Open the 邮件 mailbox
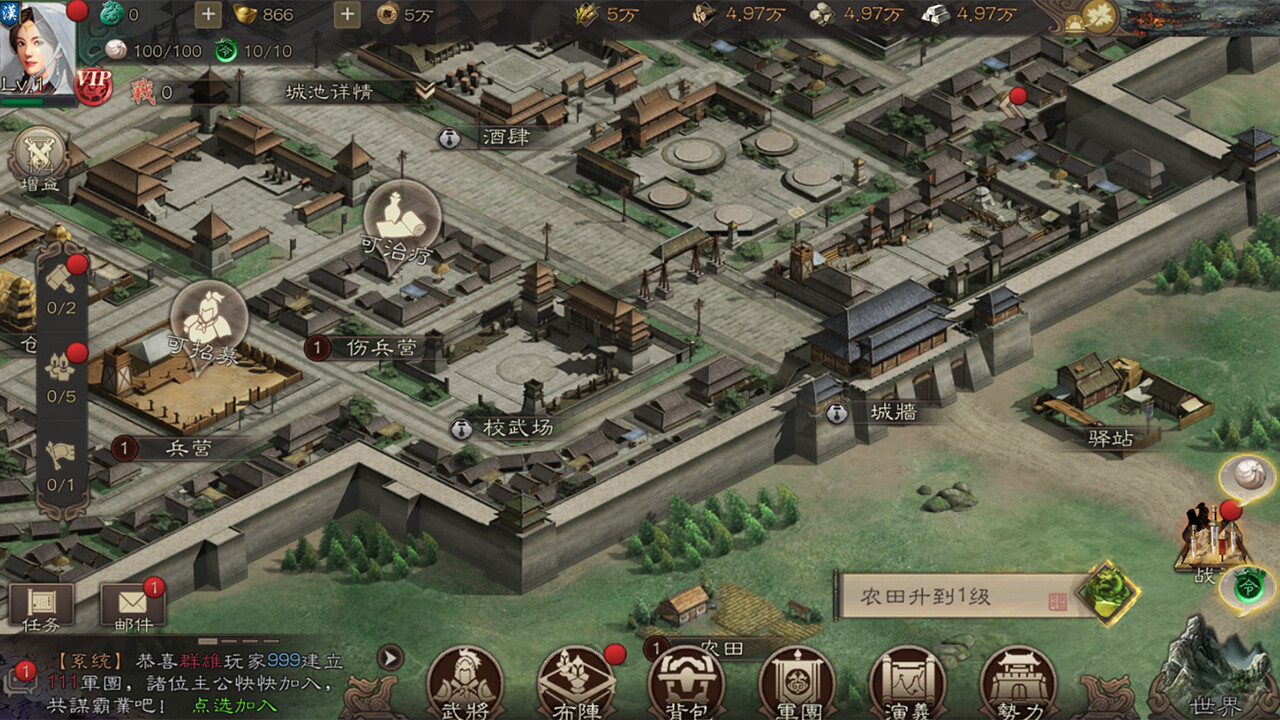Image resolution: width=1280 pixels, height=720 pixels. click(x=133, y=607)
